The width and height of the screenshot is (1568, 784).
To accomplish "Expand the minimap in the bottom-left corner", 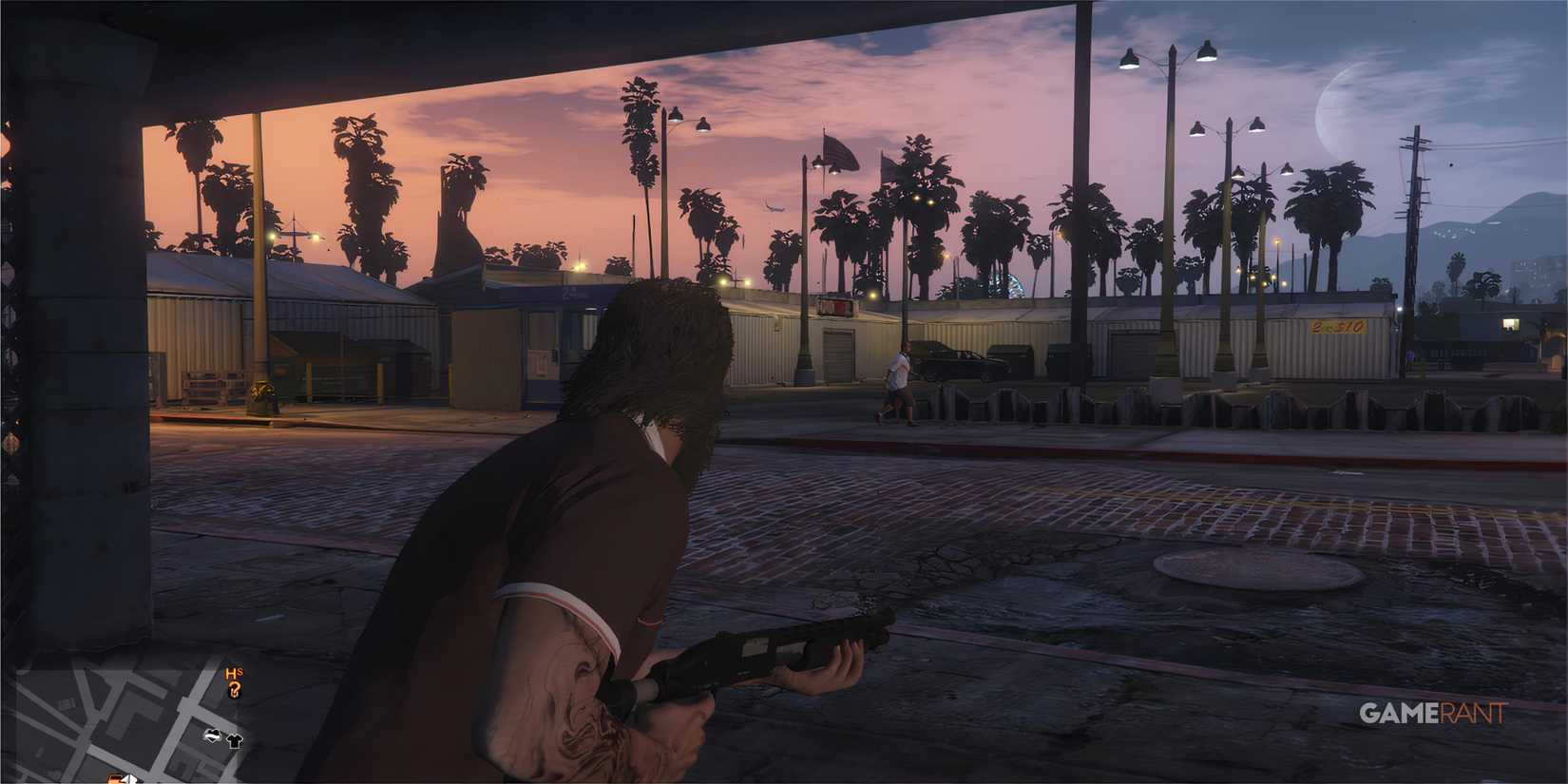I will pyautogui.click(x=143, y=722).
